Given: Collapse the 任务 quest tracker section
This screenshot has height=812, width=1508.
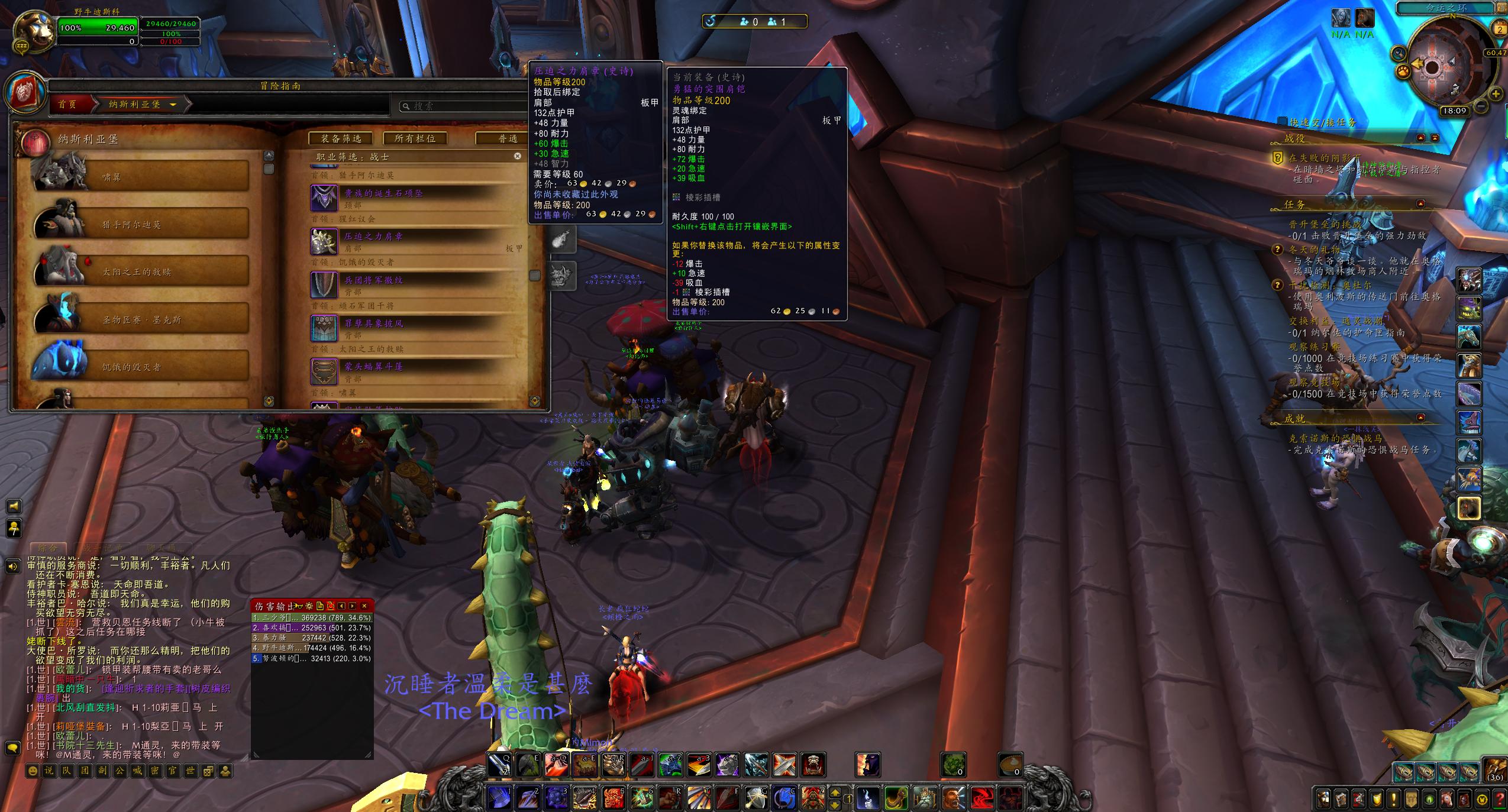Looking at the screenshot, I should click(x=1420, y=204).
